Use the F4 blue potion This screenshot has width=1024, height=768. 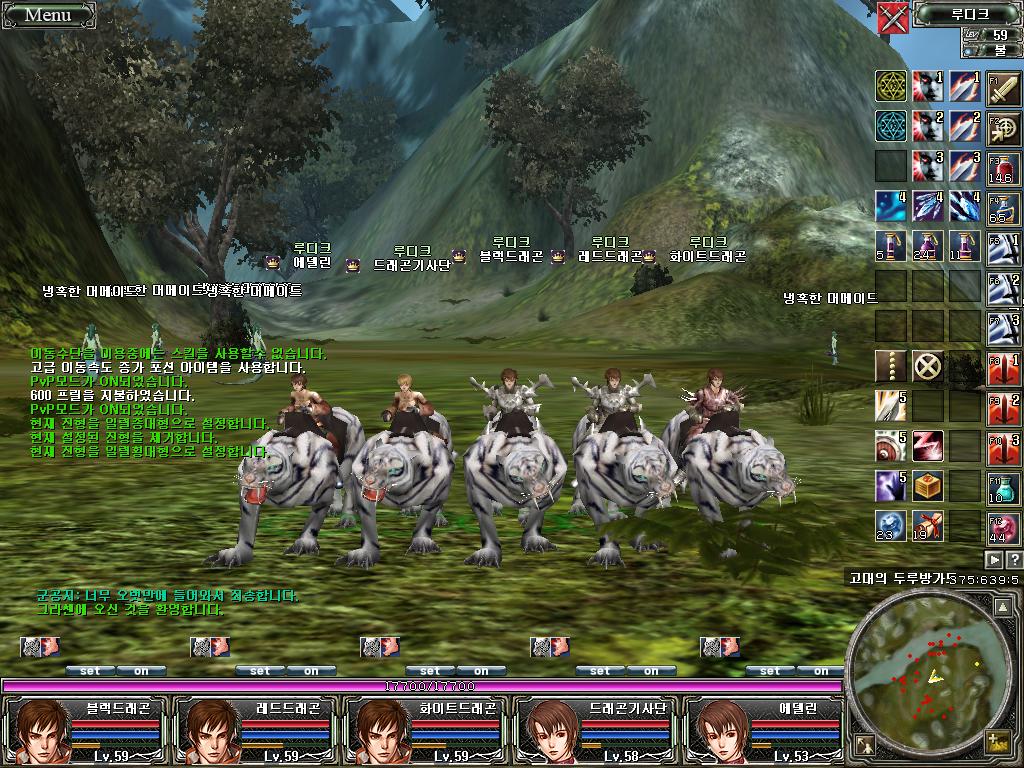click(x=1003, y=206)
